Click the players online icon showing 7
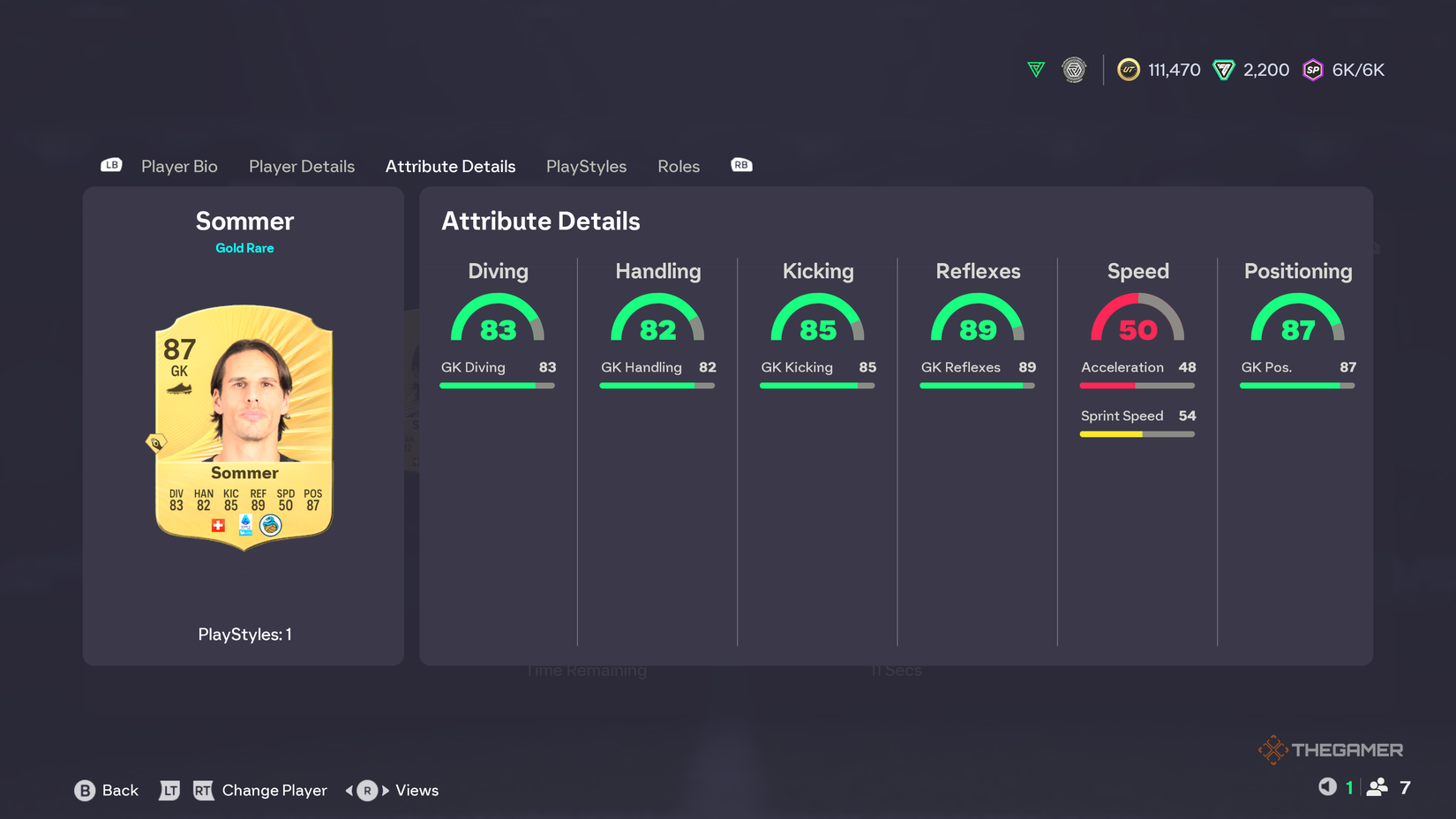 [x=1379, y=787]
